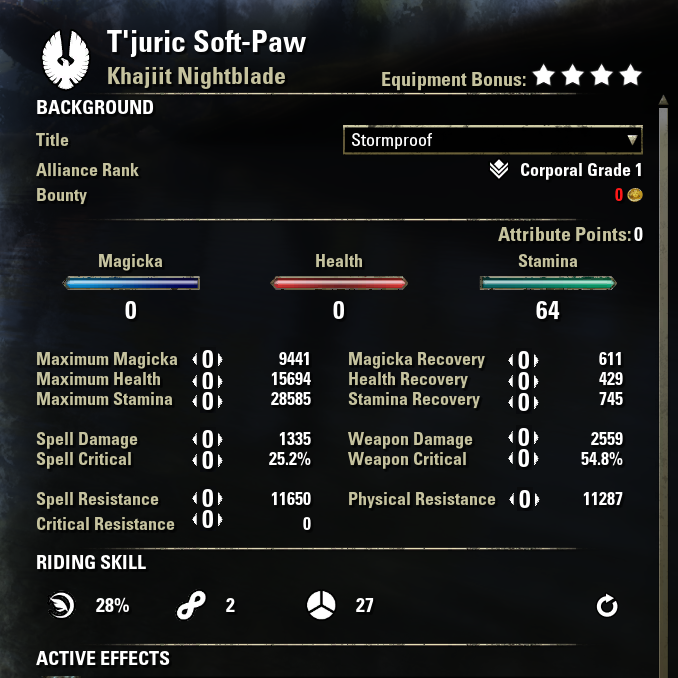Click the circular arrow riding training icon

[x=607, y=606]
